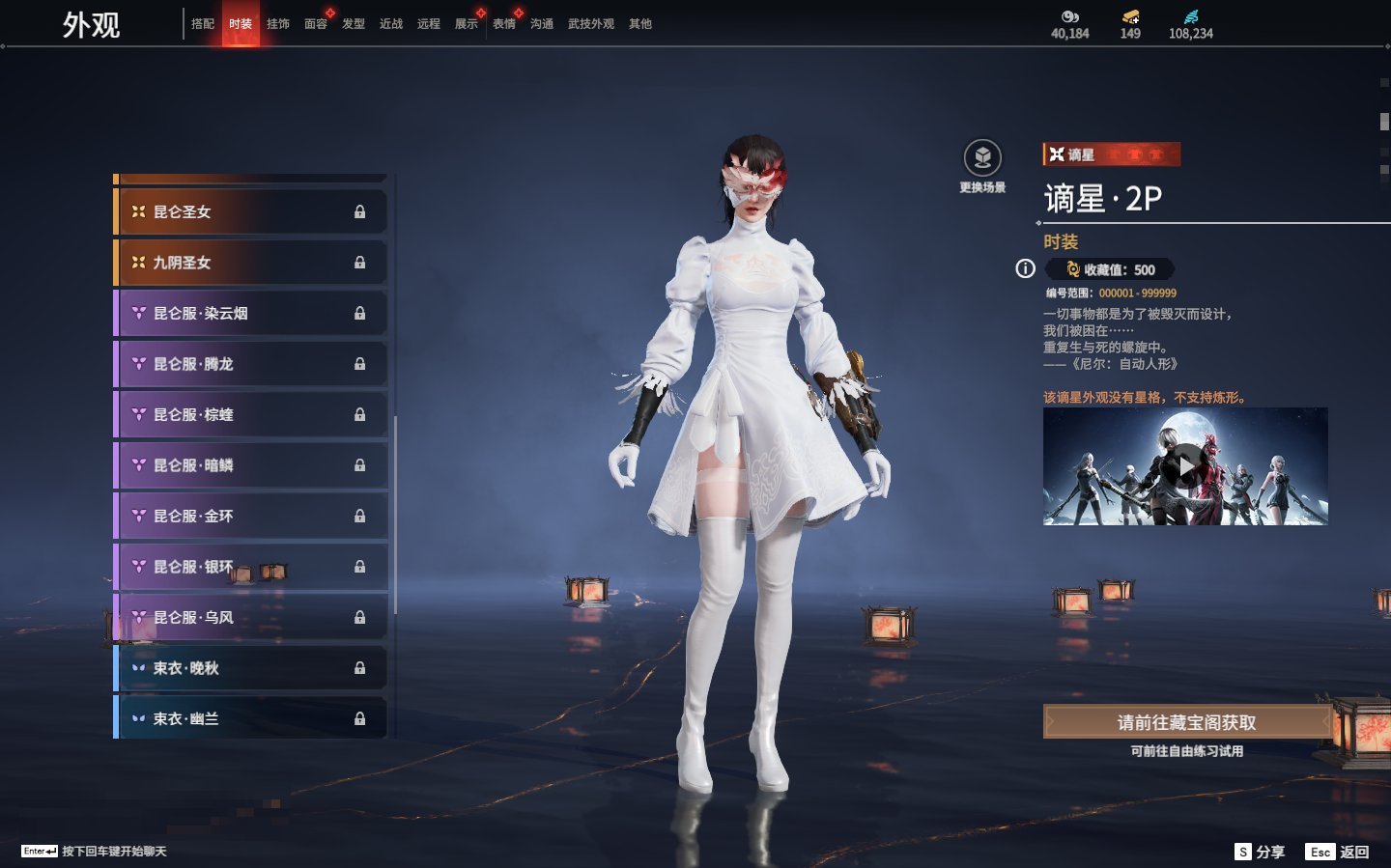Select the 九阴圣女 outfit entry
The width and height of the screenshot is (1391, 868).
(251, 263)
